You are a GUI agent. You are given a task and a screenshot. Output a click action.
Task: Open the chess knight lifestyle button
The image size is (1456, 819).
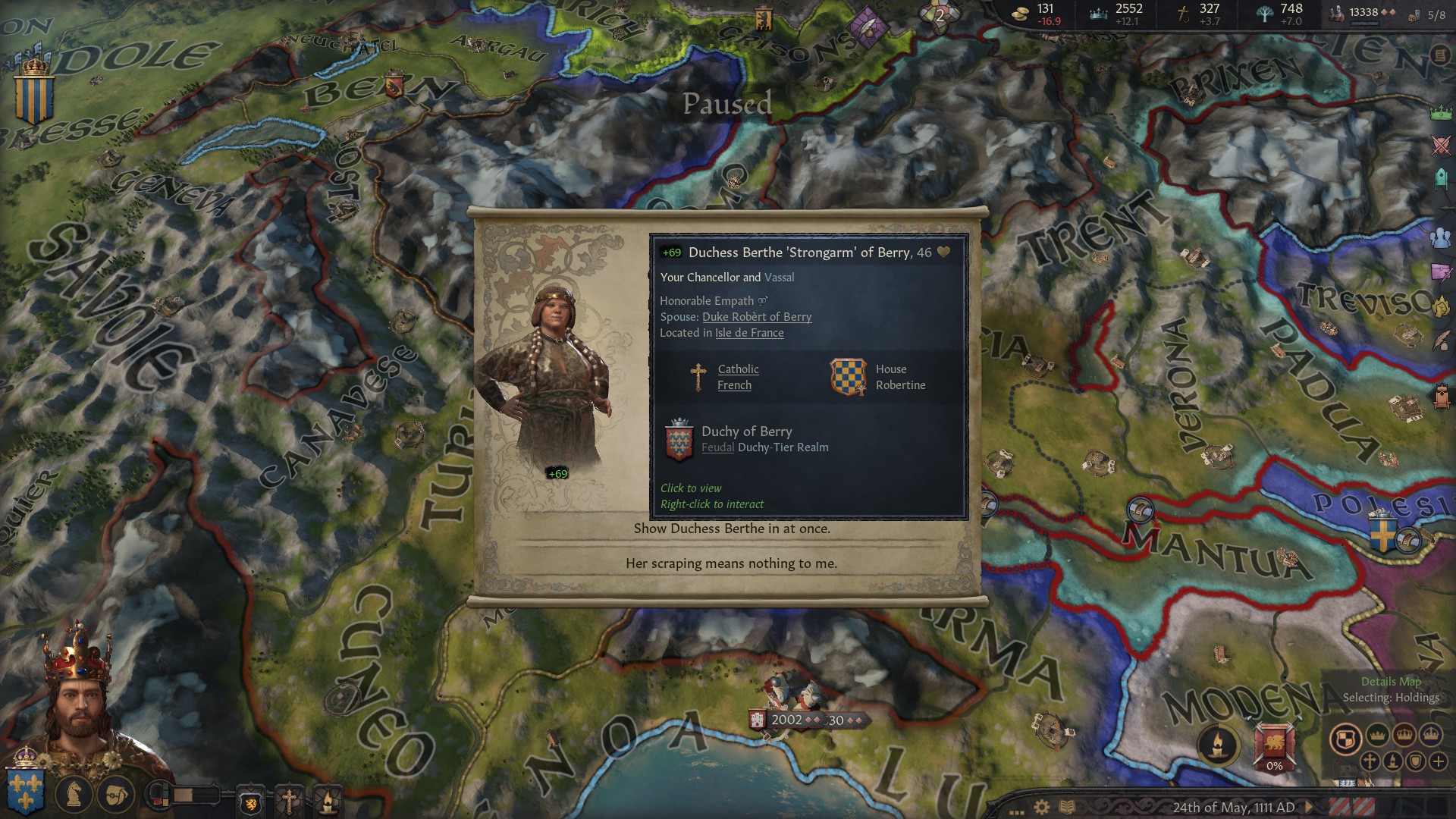pos(74,794)
